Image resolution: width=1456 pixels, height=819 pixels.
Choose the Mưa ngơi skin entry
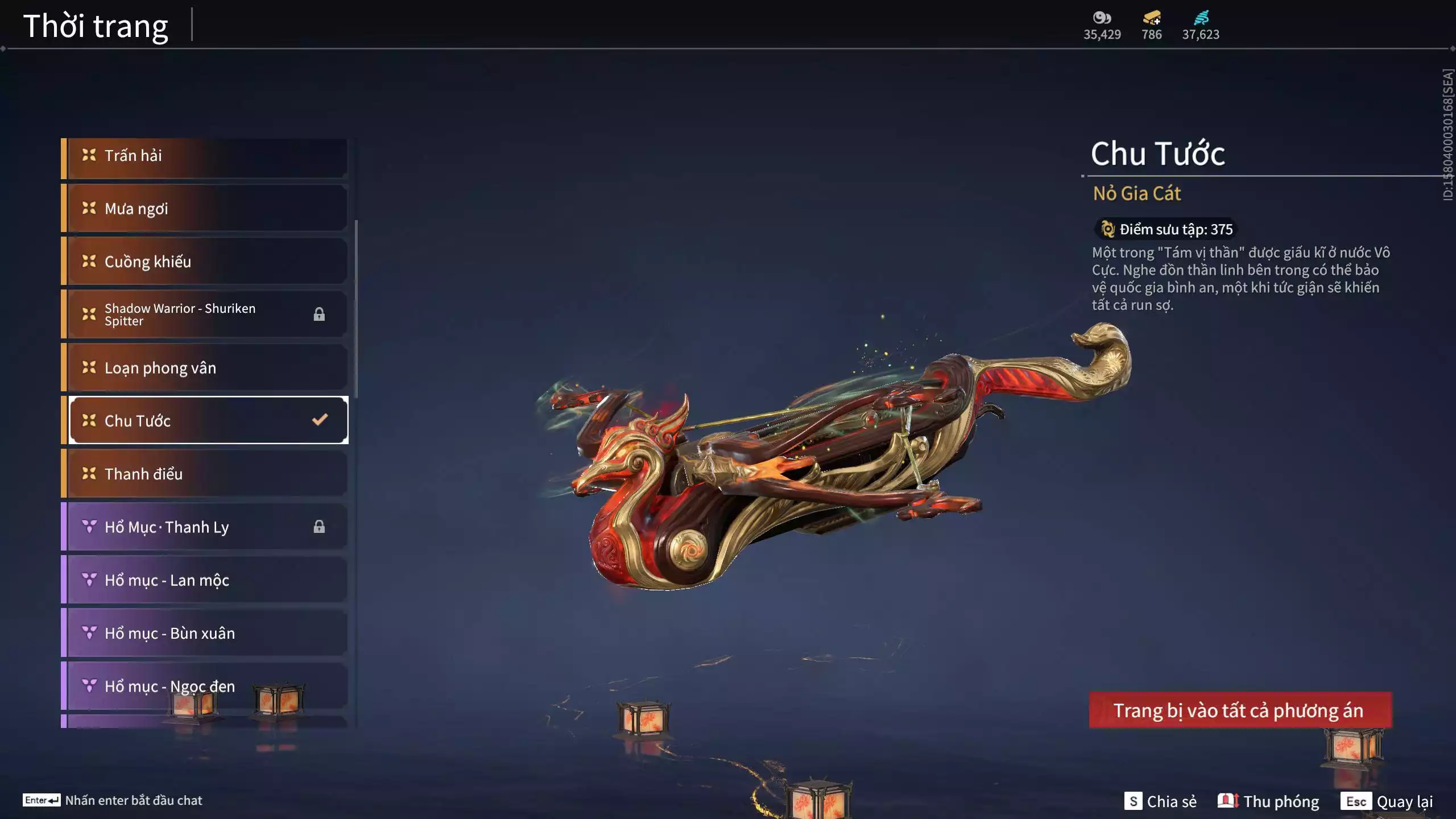[x=205, y=209]
